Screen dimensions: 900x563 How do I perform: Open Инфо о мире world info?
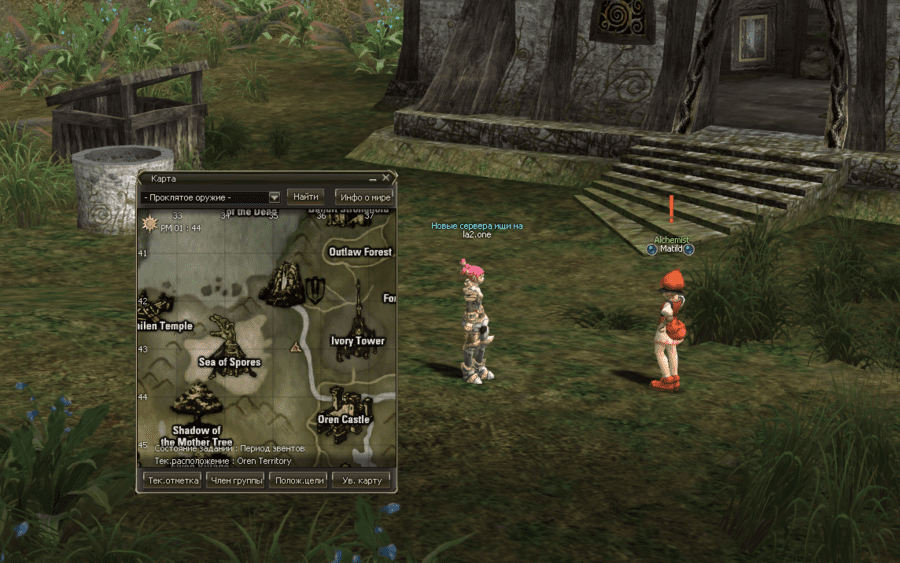363,197
